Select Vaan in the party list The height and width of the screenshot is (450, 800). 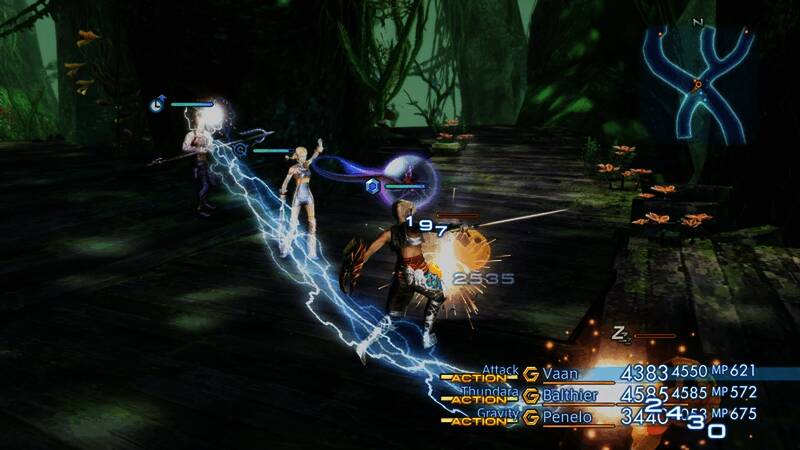[x=560, y=373]
